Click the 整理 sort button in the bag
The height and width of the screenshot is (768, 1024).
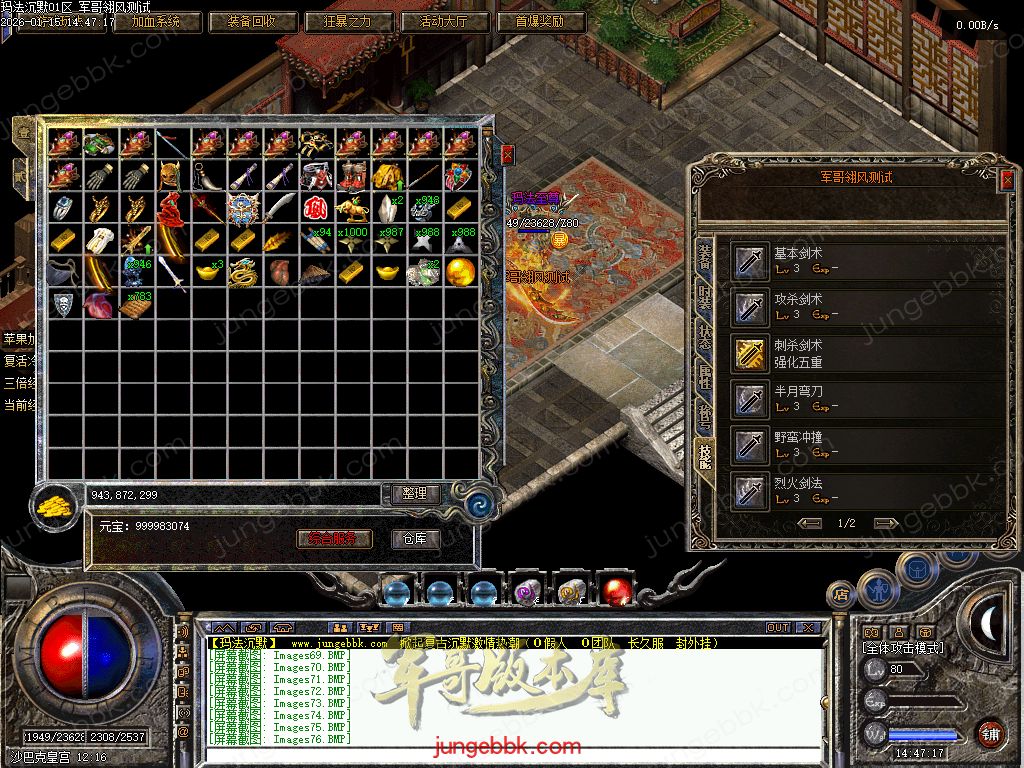tap(414, 494)
